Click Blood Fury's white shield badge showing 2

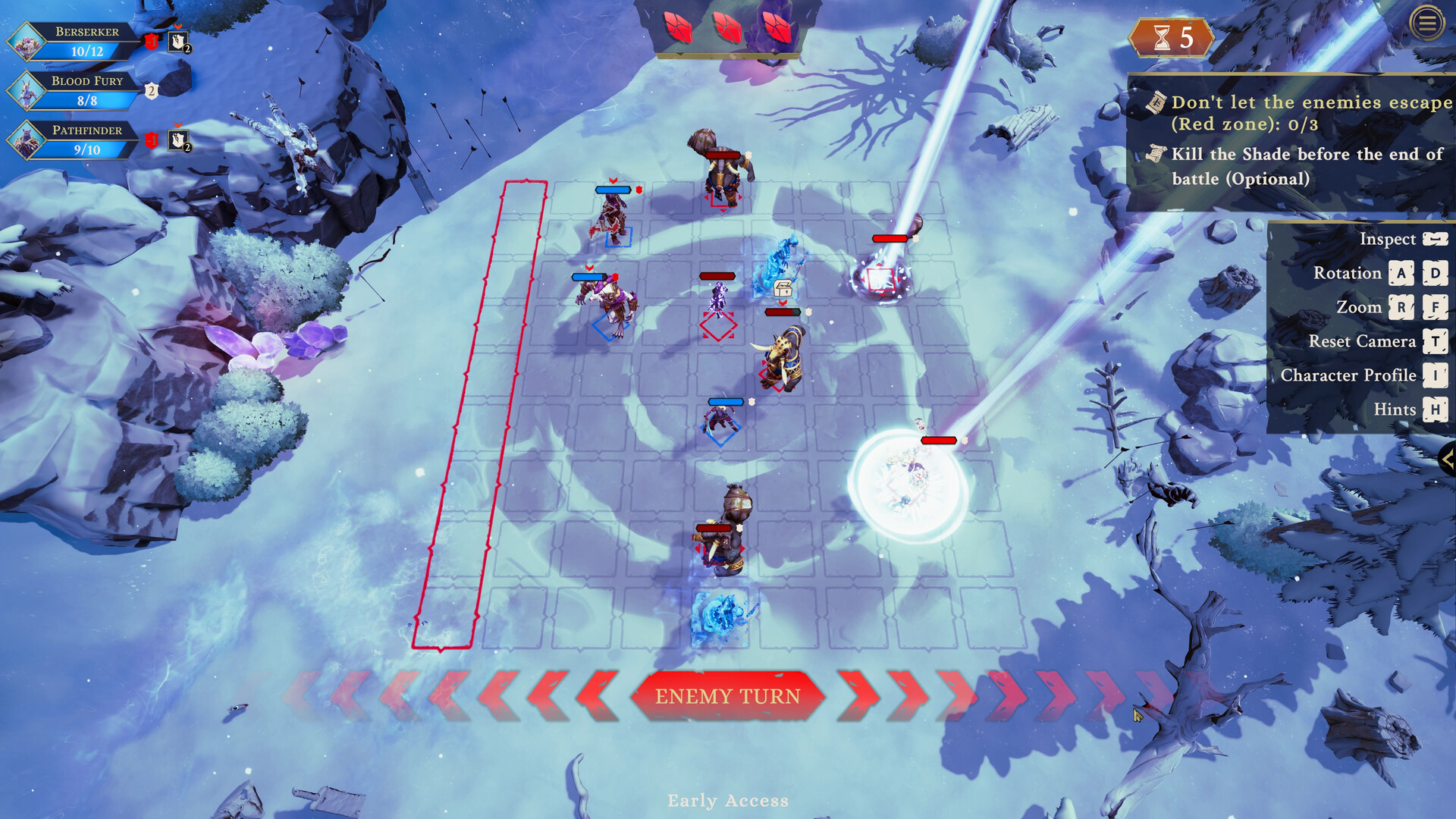151,91
